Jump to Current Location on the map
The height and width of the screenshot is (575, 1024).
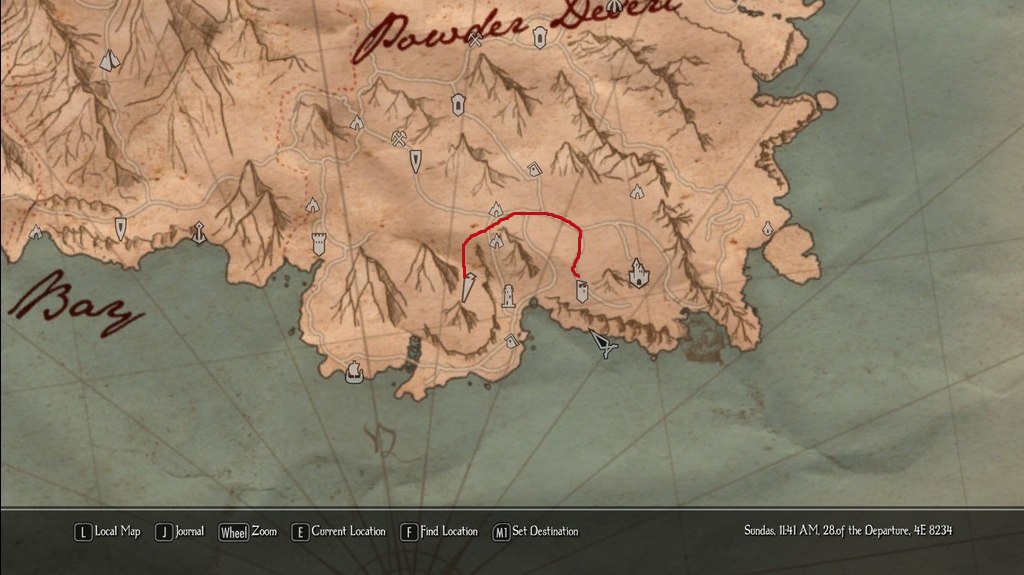tap(339, 532)
